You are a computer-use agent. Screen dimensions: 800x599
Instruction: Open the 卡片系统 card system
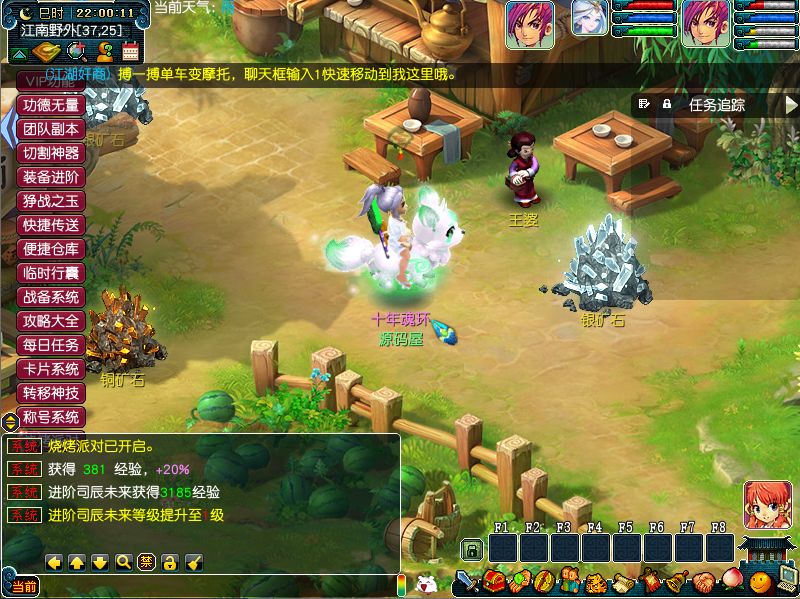(x=52, y=369)
